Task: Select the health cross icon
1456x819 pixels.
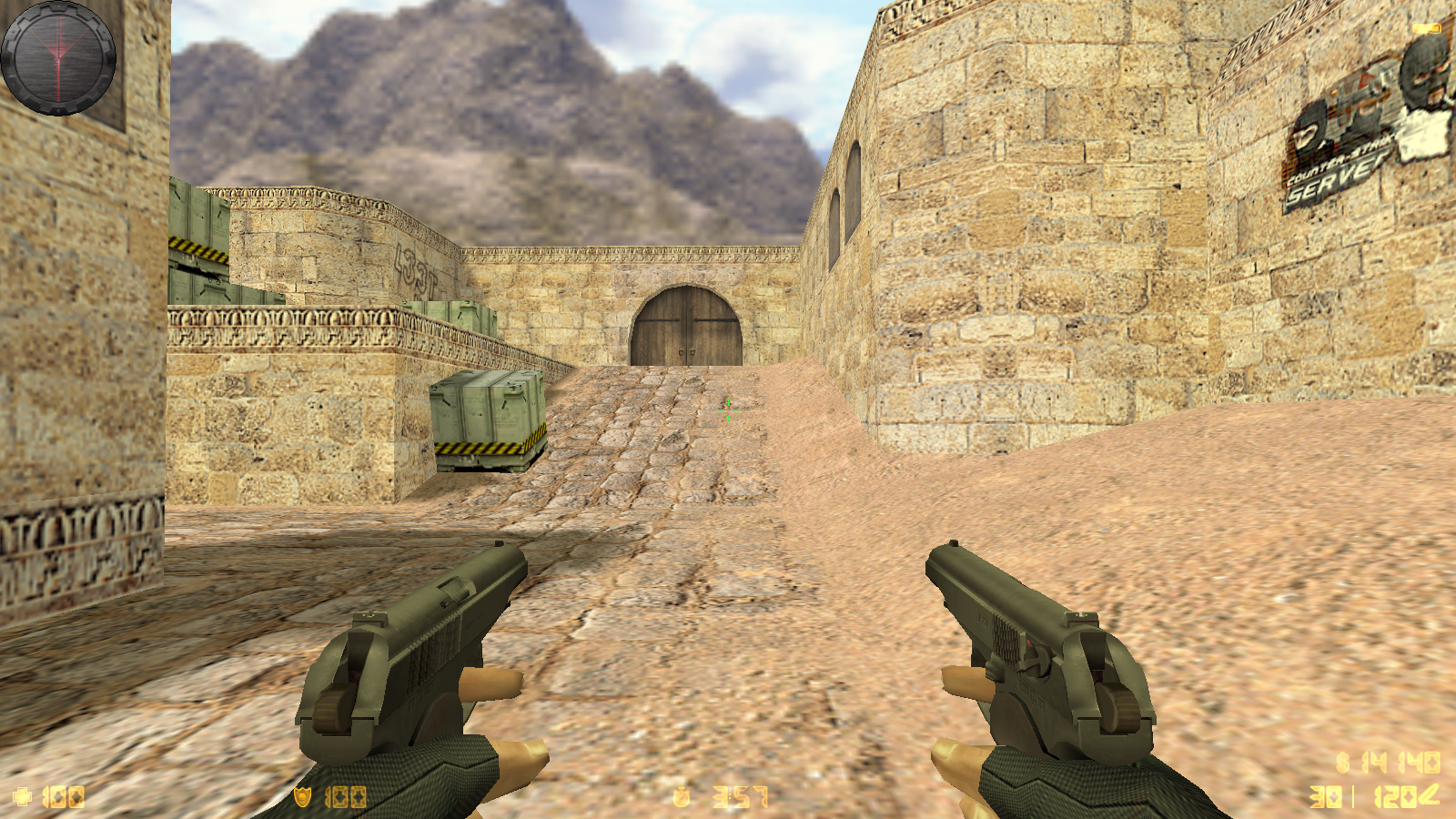Action: point(23,798)
